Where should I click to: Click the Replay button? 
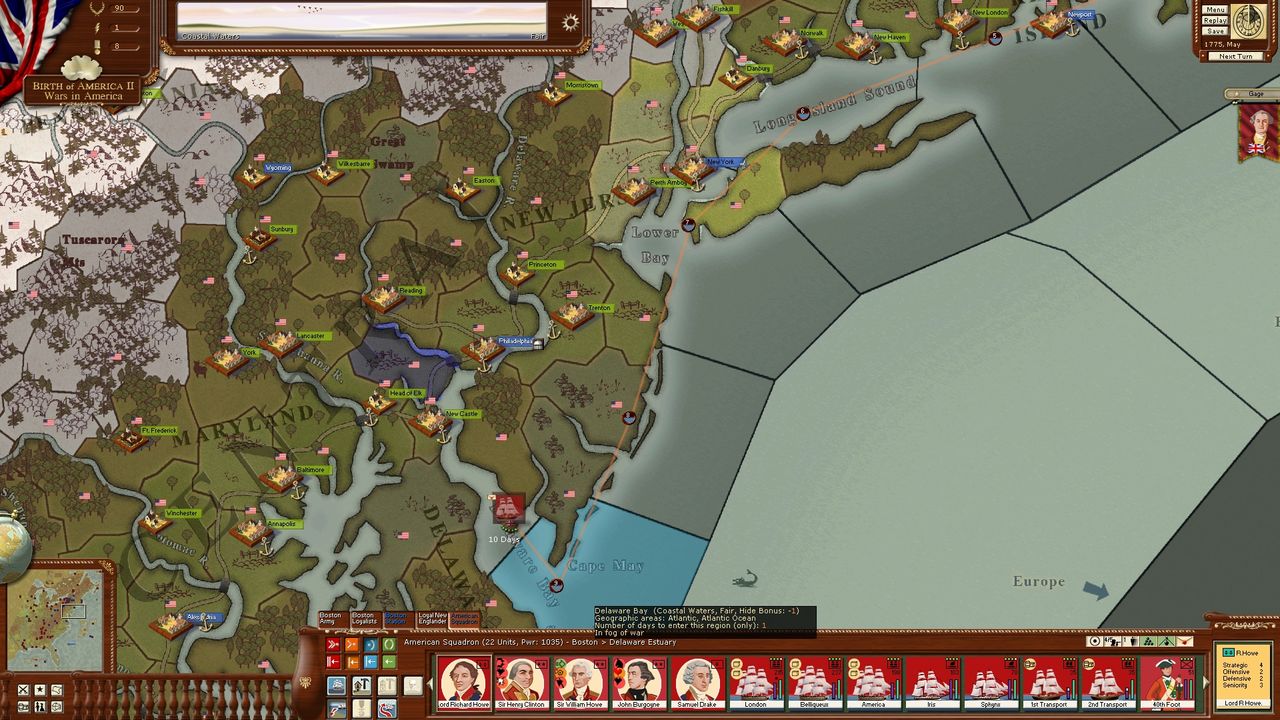(x=1215, y=20)
